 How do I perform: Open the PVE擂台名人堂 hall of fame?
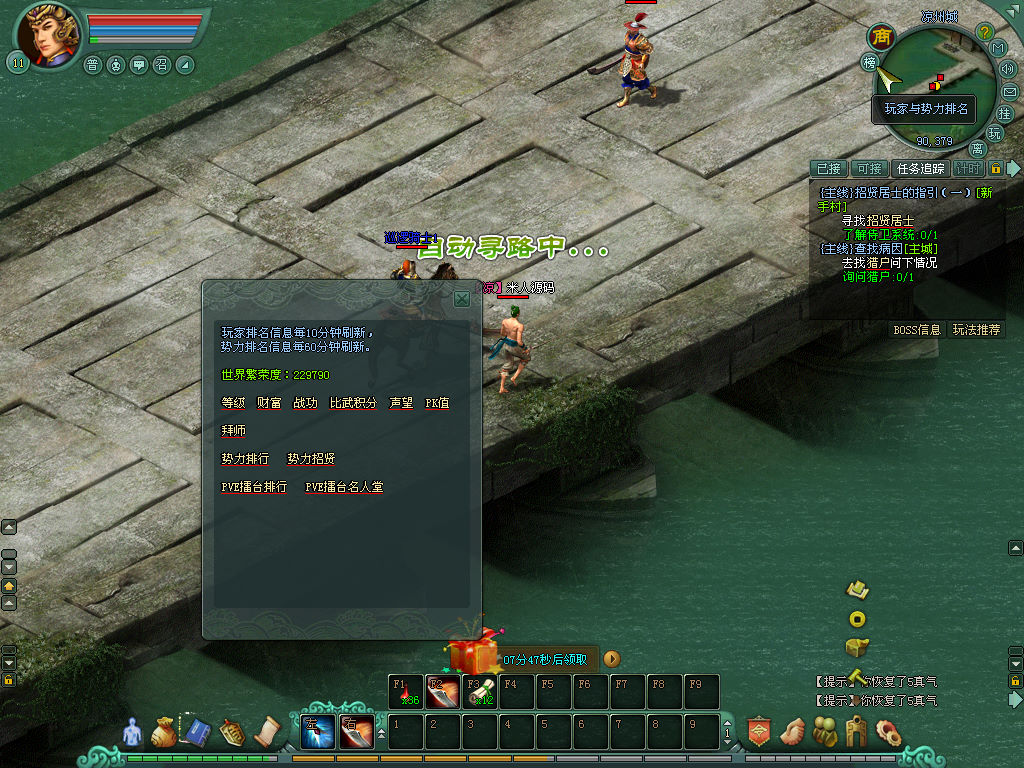point(344,486)
